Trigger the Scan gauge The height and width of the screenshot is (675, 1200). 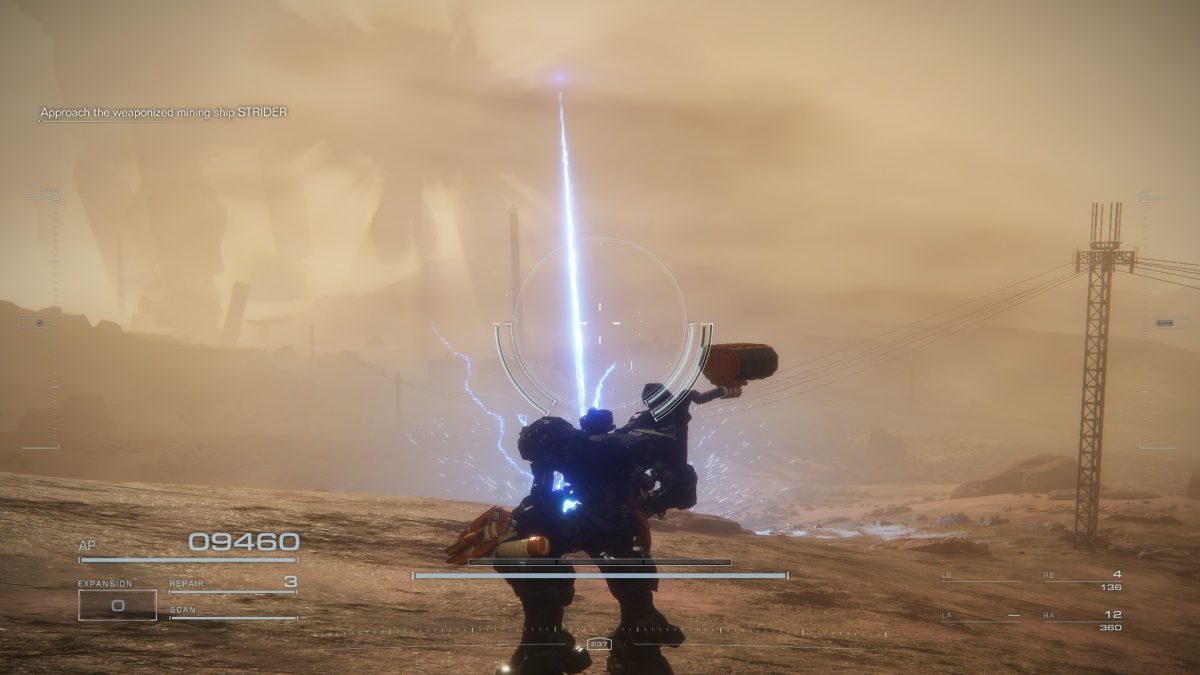click(x=234, y=613)
